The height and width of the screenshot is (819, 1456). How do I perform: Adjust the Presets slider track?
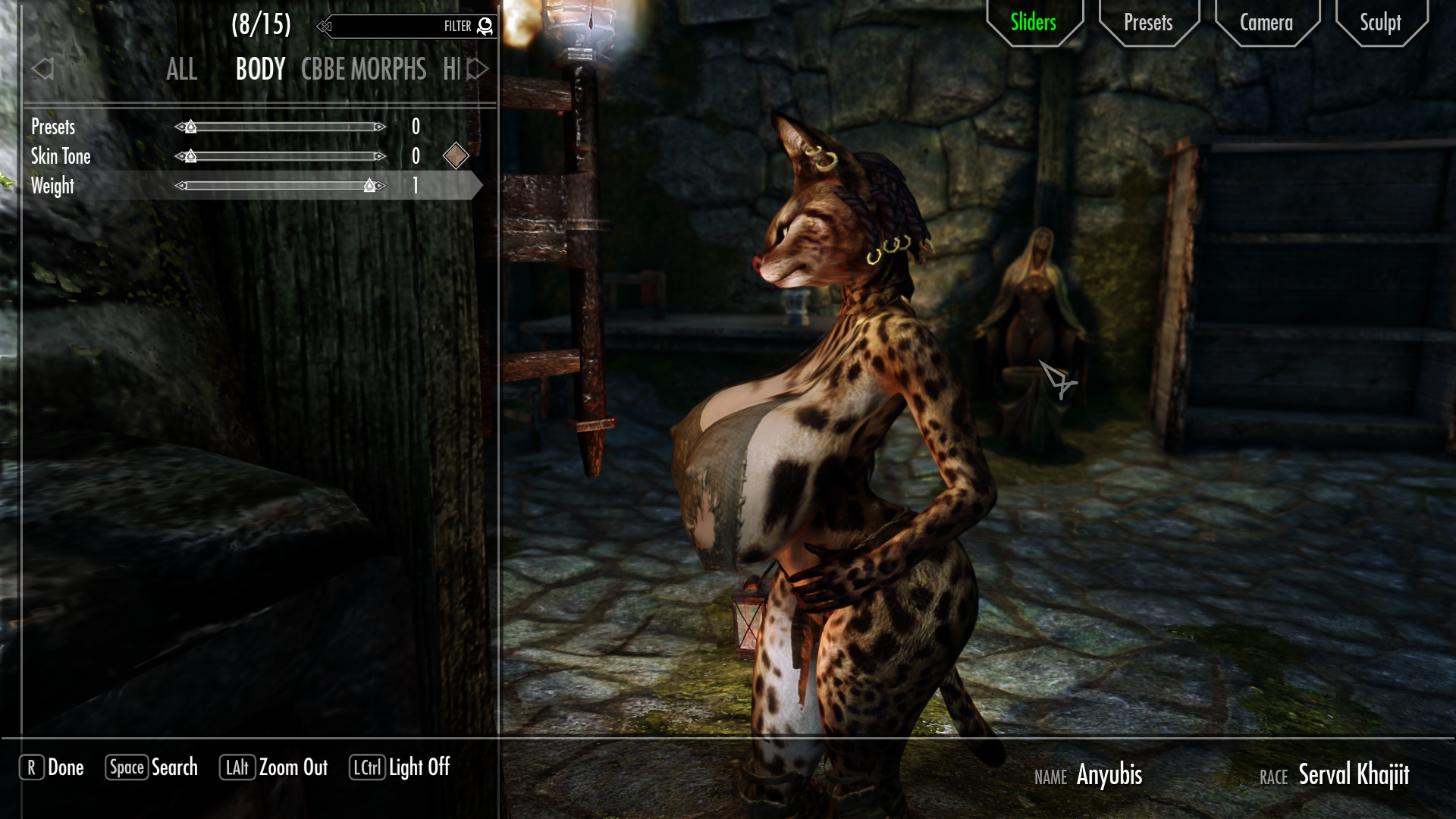tap(281, 127)
